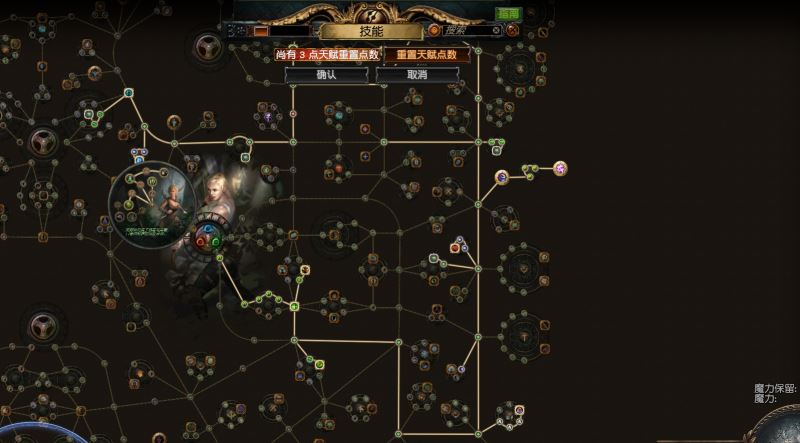Viewport: 800px width, 443px height.
Task: Click the round orange icon left of search
Action: pyautogui.click(x=434, y=31)
